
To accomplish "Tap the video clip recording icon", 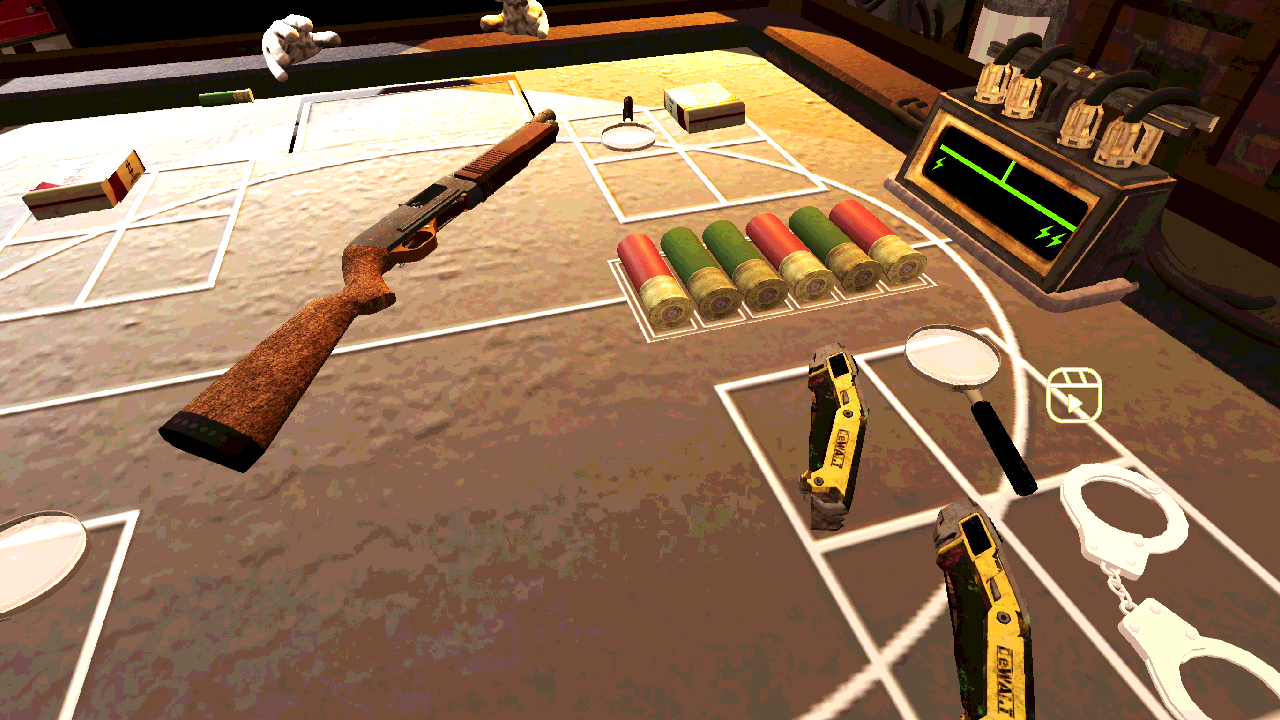I will [1073, 398].
